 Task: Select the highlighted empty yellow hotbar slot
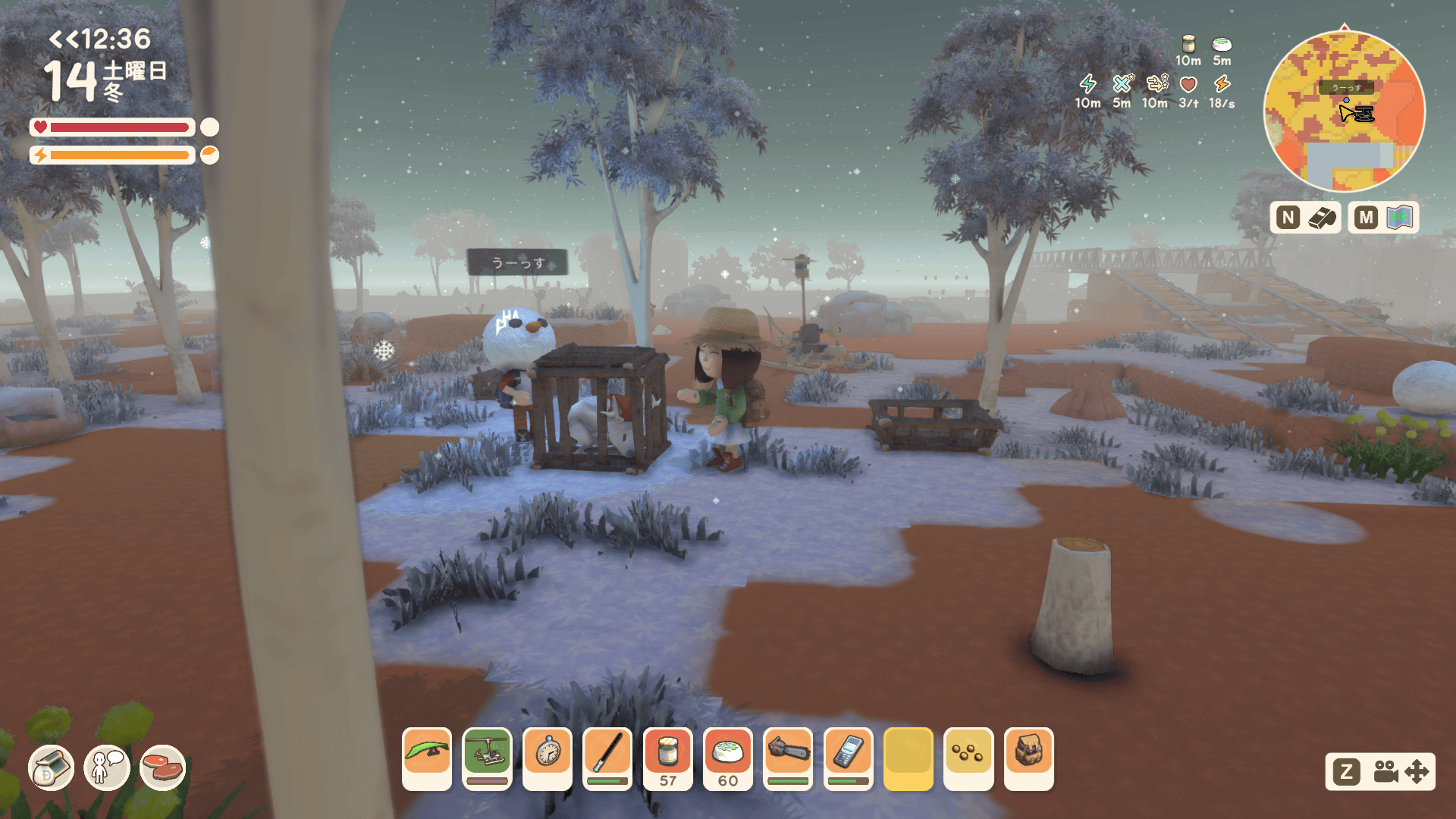point(908,758)
